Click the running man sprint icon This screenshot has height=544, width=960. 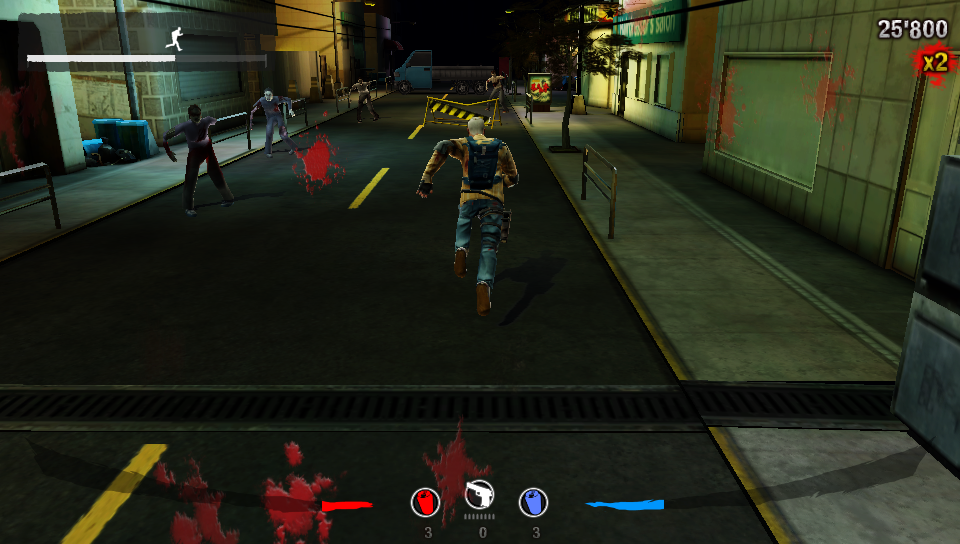[175, 38]
